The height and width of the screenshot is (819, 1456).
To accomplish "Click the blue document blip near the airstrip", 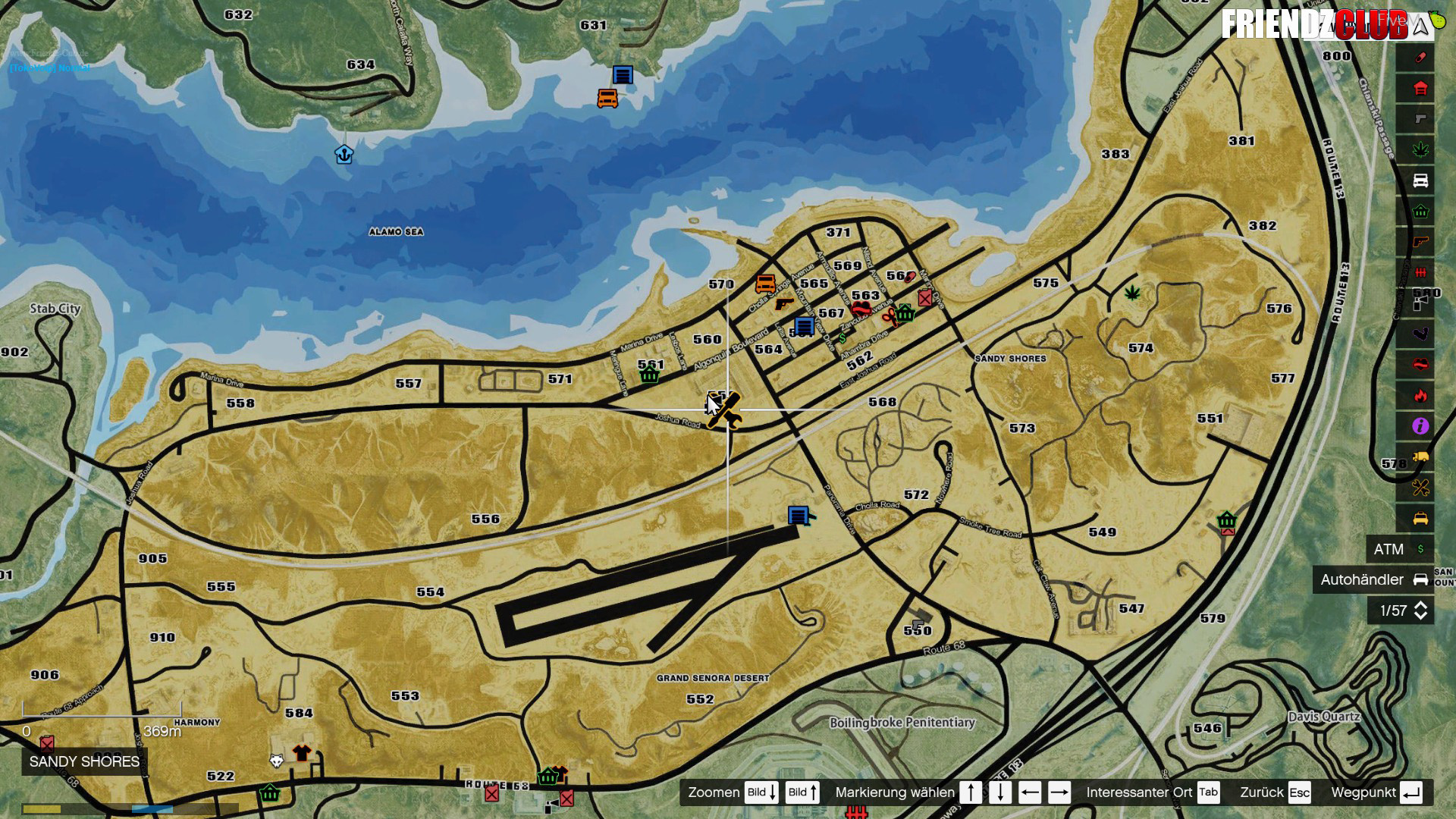I will point(797,514).
